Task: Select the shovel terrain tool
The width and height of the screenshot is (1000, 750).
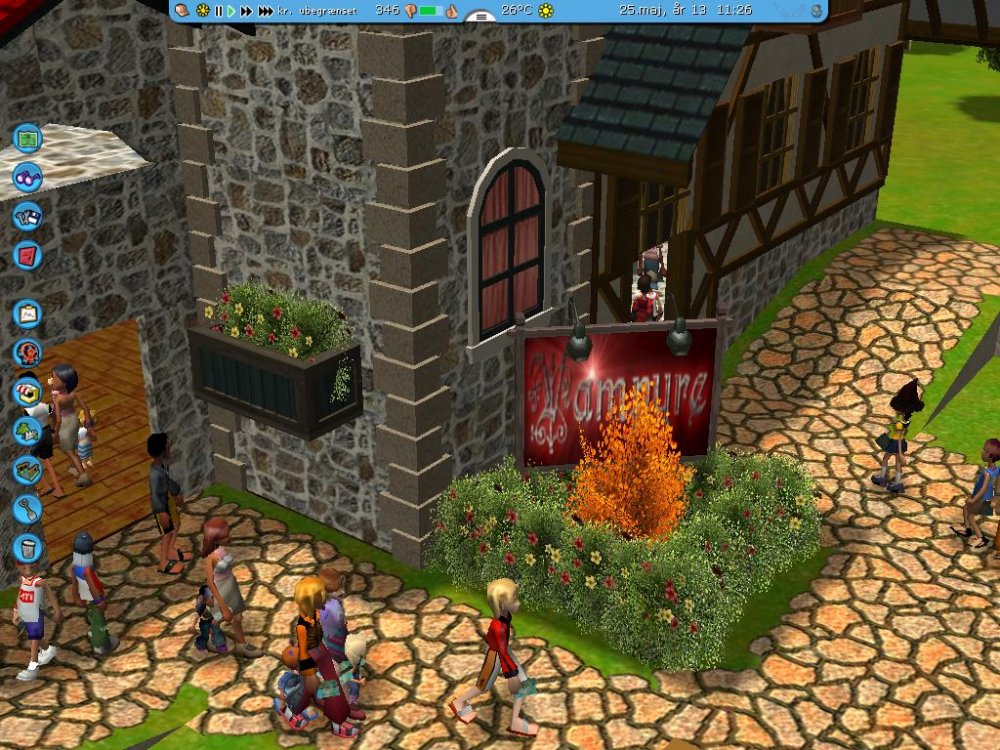Action: tap(27, 509)
